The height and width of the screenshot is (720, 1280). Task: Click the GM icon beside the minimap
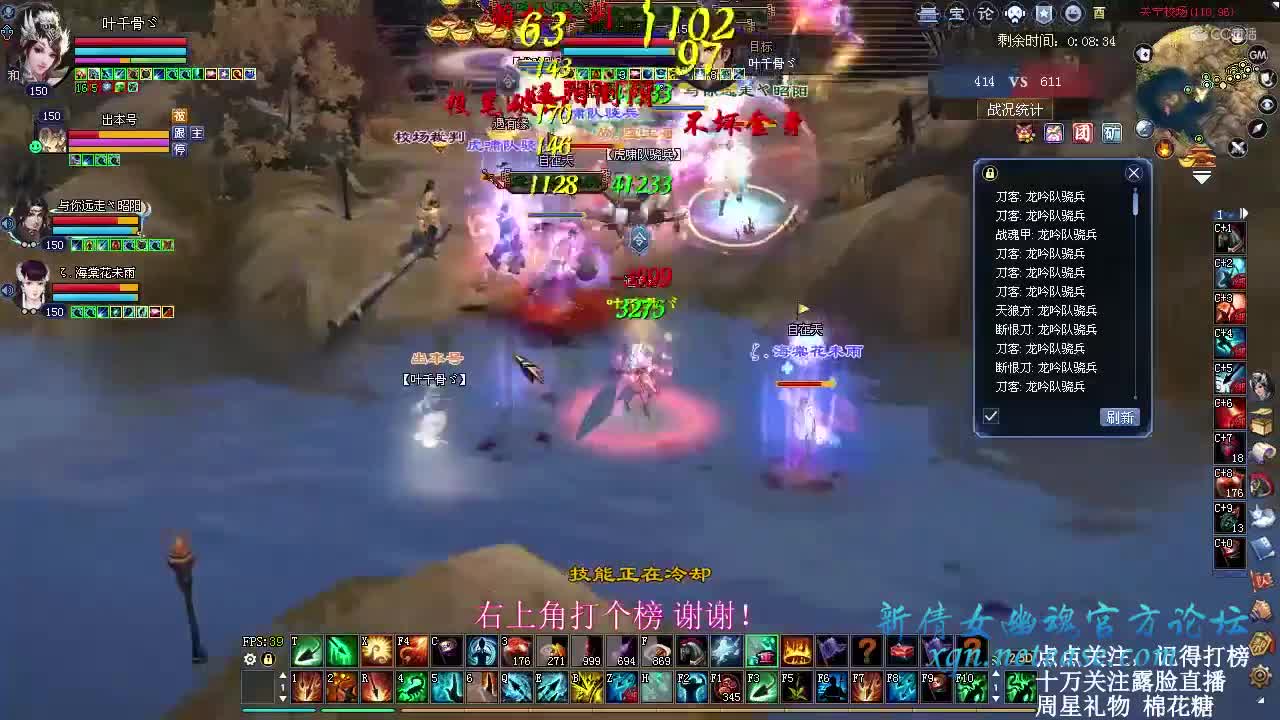[1257, 56]
